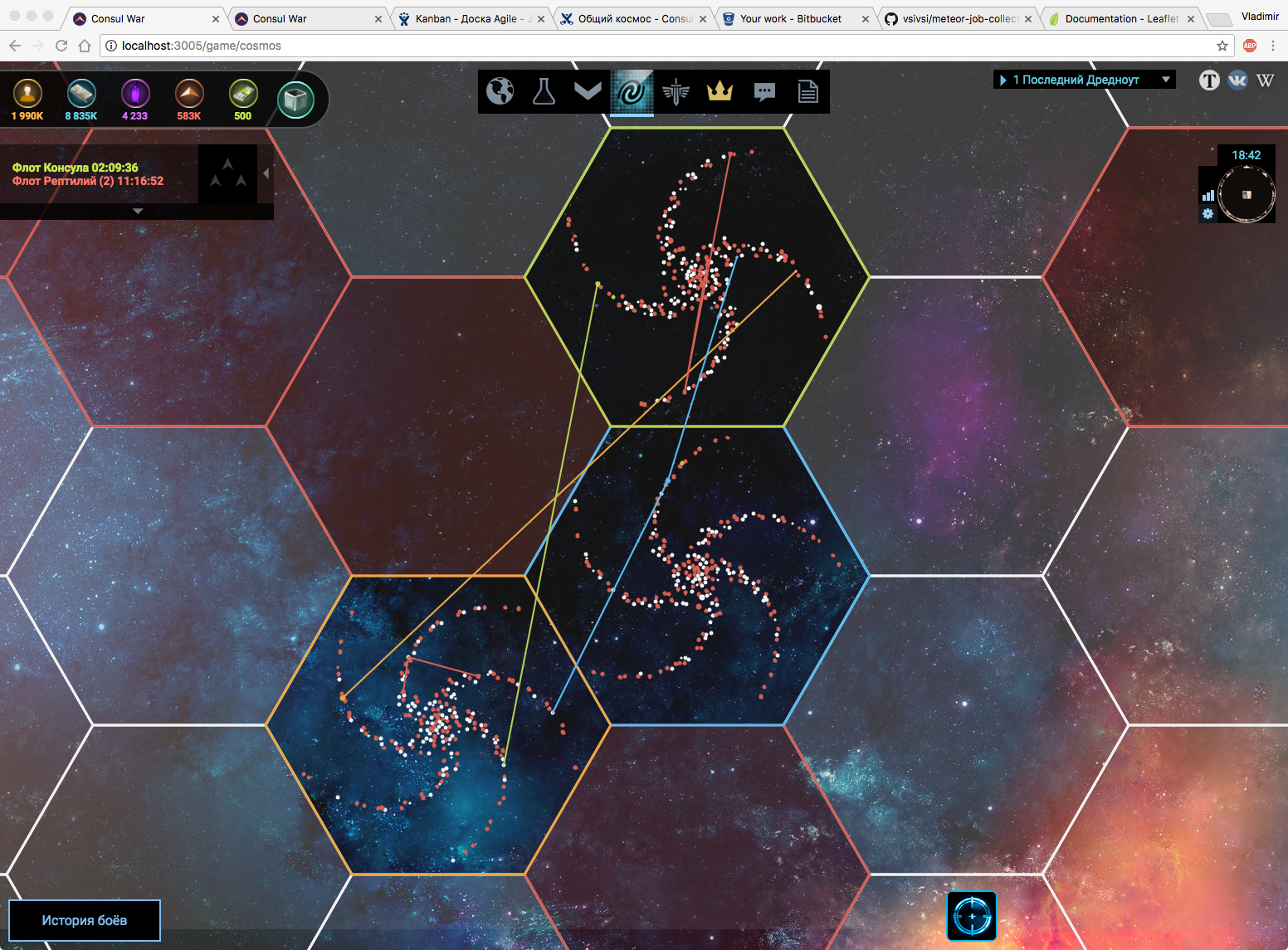Open the document page icon
This screenshot has width=1288, height=950.
coord(807,91)
